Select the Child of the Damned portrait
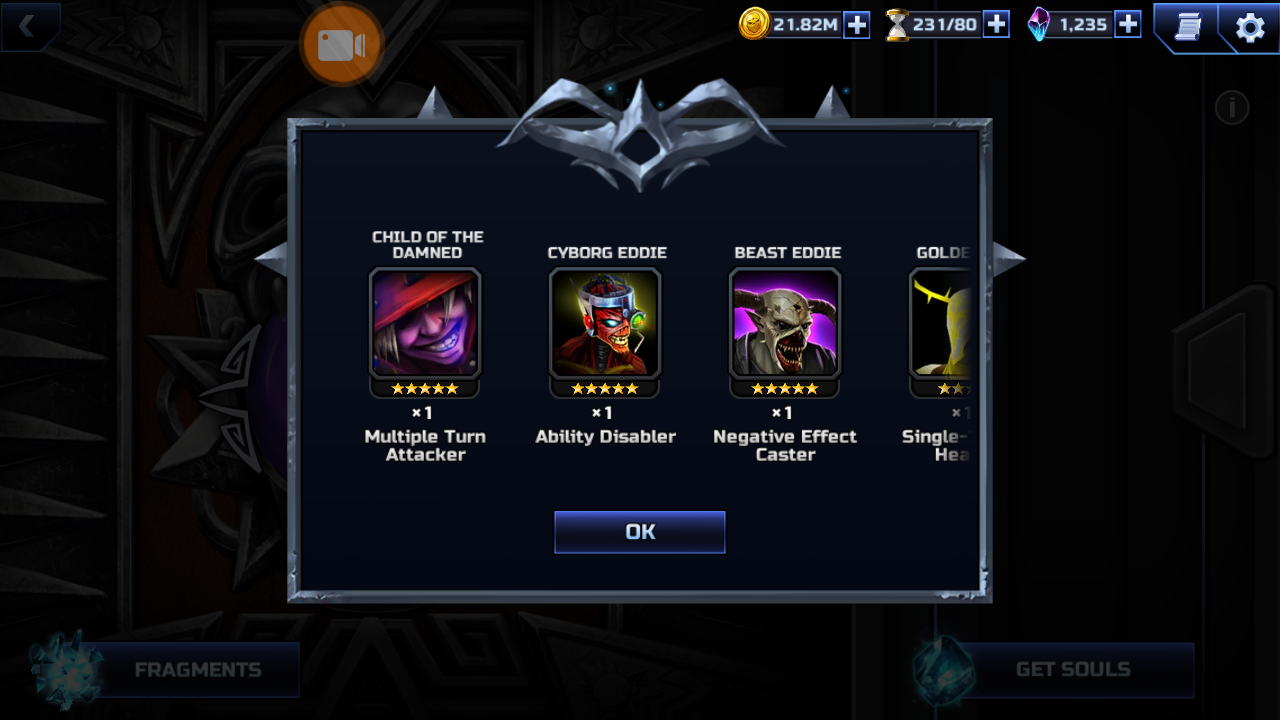This screenshot has height=720, width=1280. tap(425, 323)
